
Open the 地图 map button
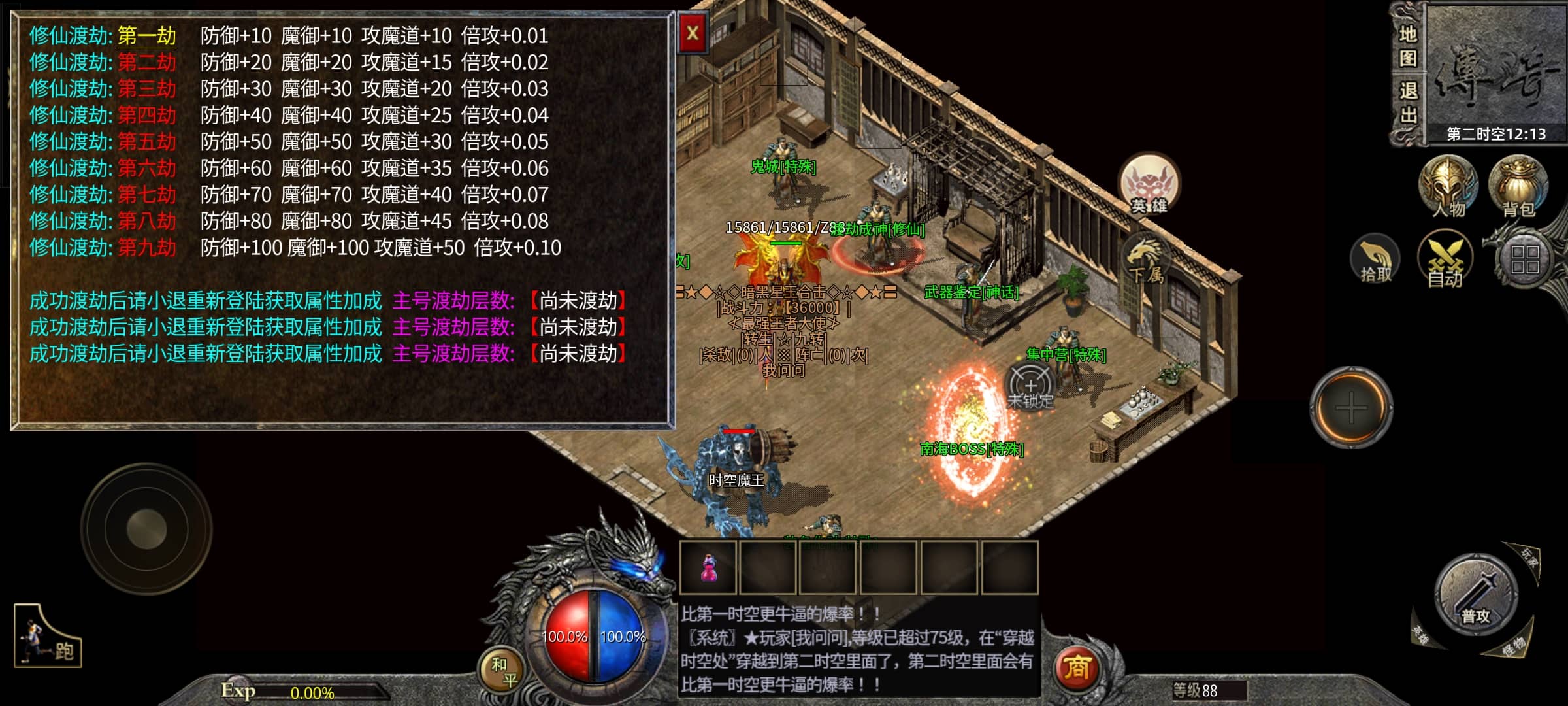[x=1408, y=46]
